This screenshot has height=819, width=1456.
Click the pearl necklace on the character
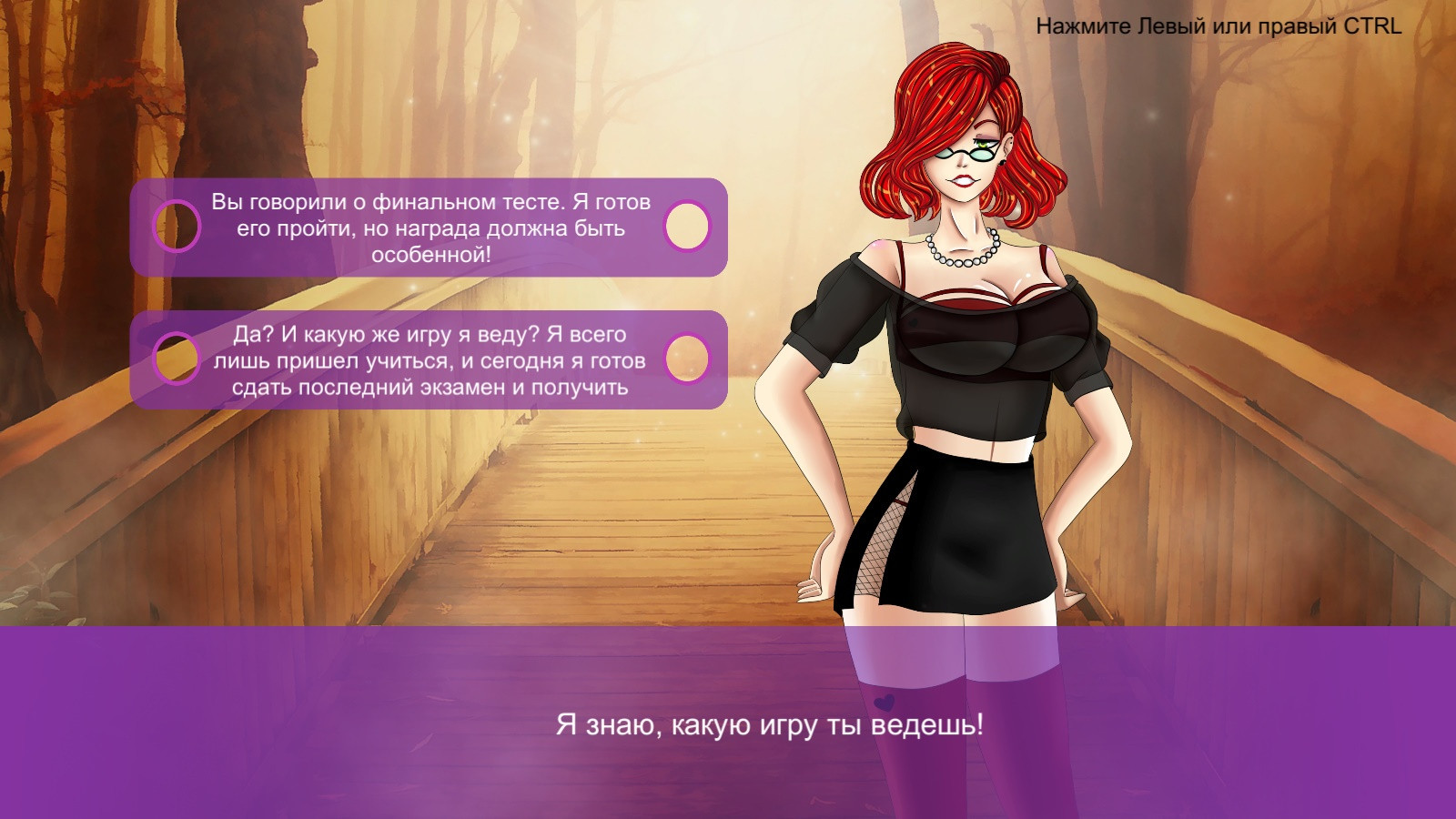pyautogui.click(x=963, y=258)
